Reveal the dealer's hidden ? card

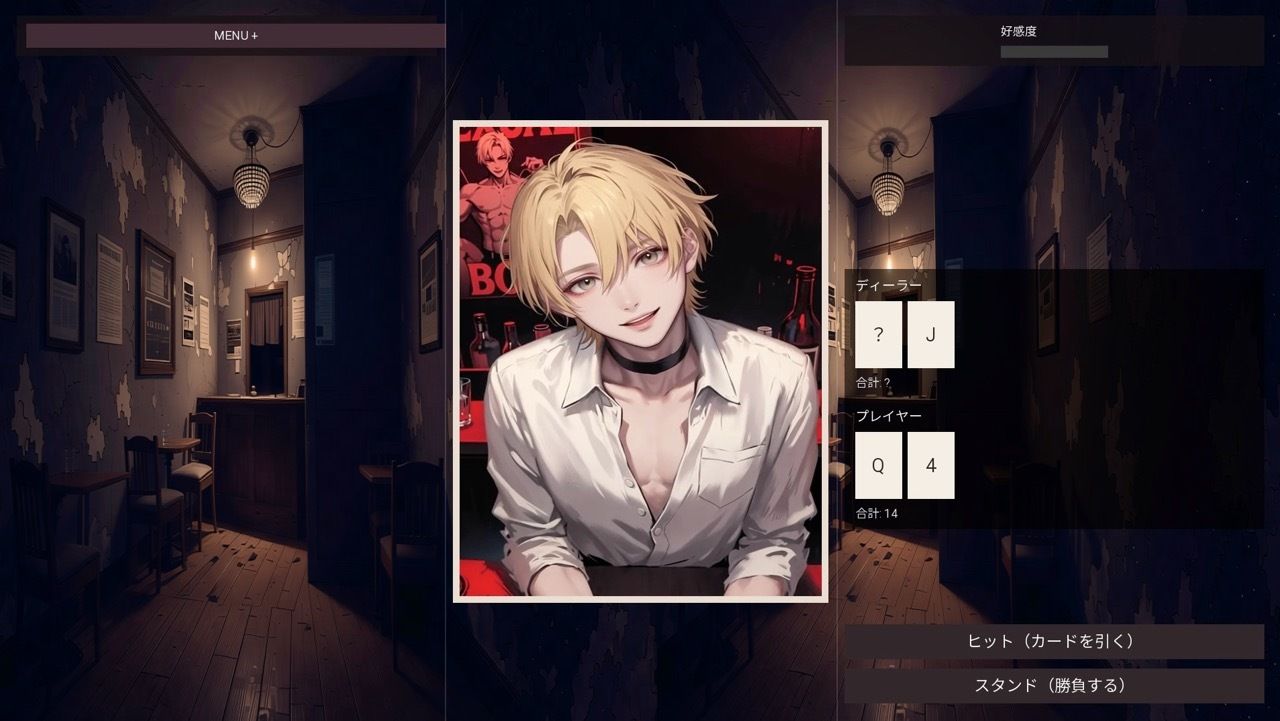(x=877, y=335)
